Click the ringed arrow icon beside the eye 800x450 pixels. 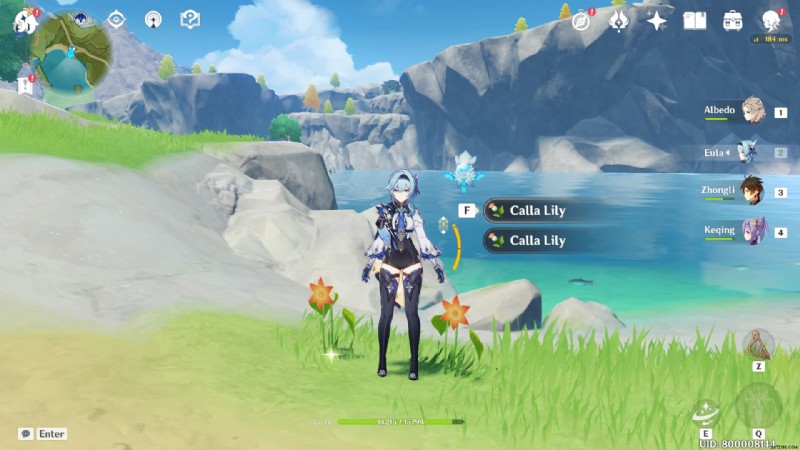(x=152, y=19)
